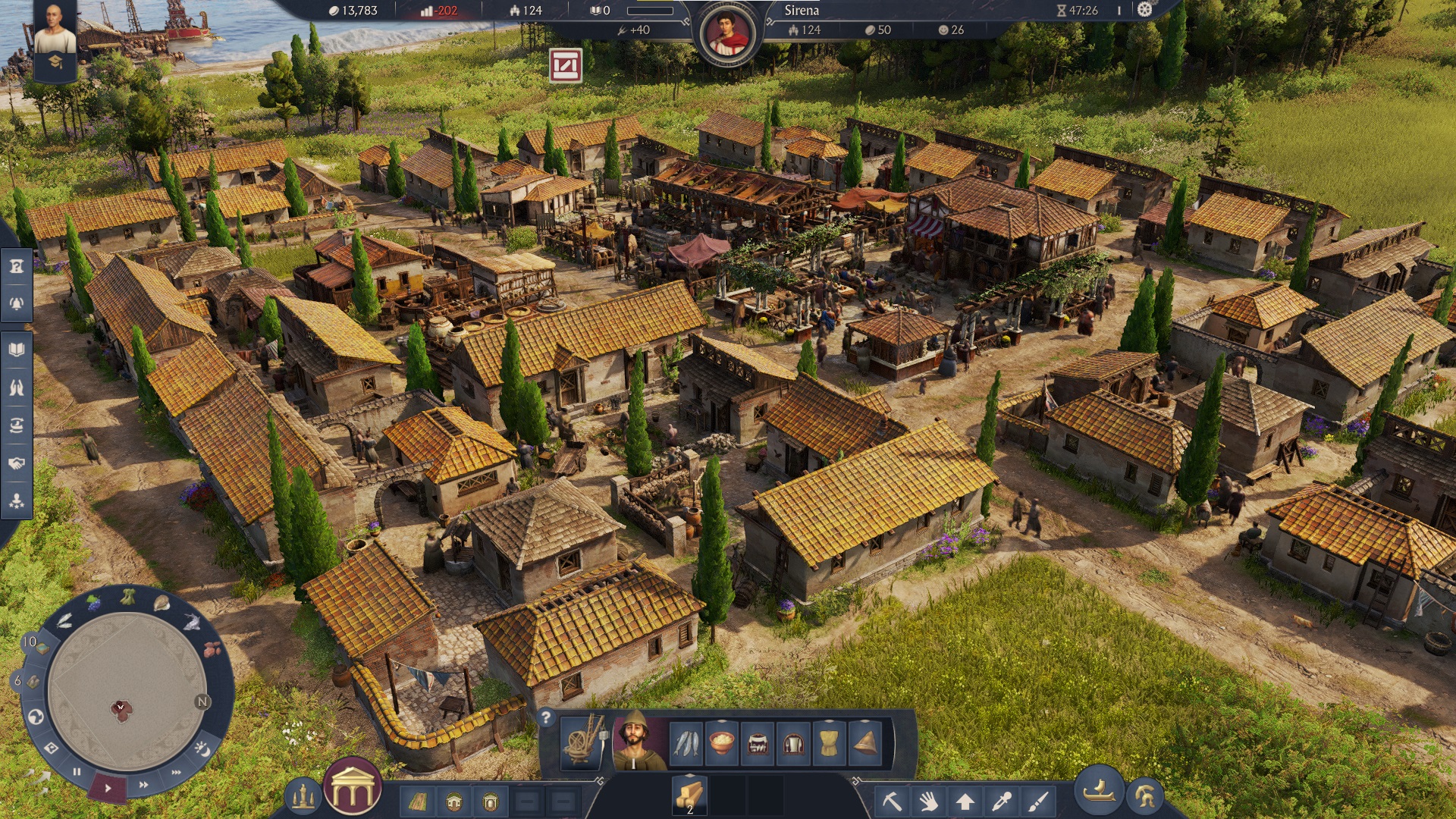
Task: Toggle the day and night cycle
Action: point(202,748)
